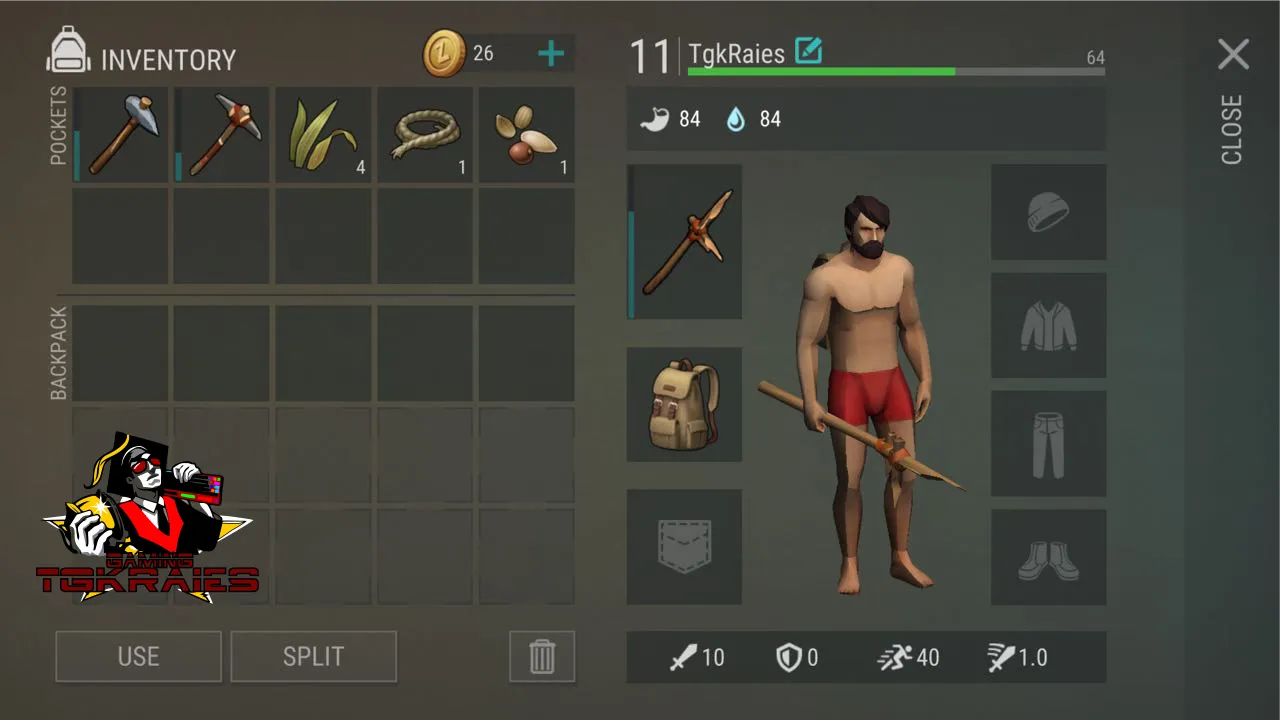Select the empty boots equipment slot
The width and height of the screenshot is (1280, 720).
pos(1048,558)
